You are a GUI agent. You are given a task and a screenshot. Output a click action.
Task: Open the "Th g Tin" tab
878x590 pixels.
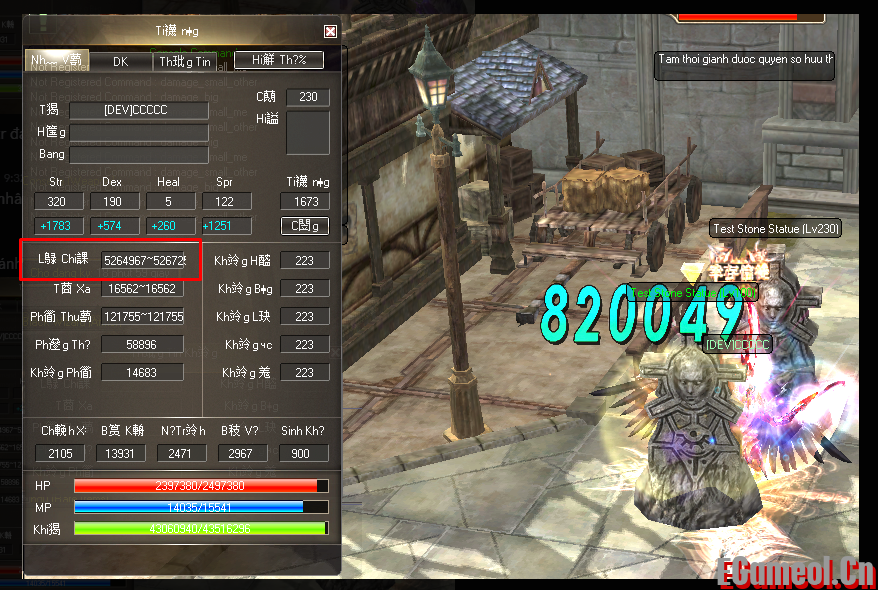[x=184, y=61]
